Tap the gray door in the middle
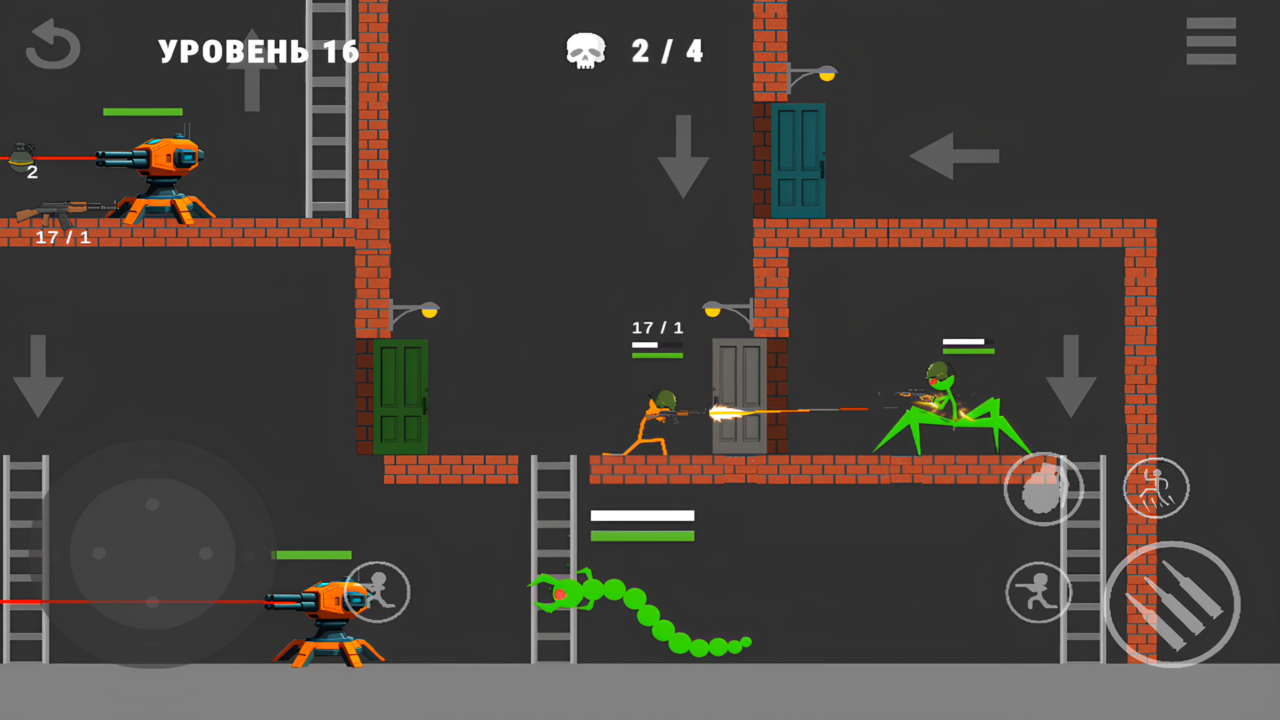The image size is (1280, 720). point(740,395)
